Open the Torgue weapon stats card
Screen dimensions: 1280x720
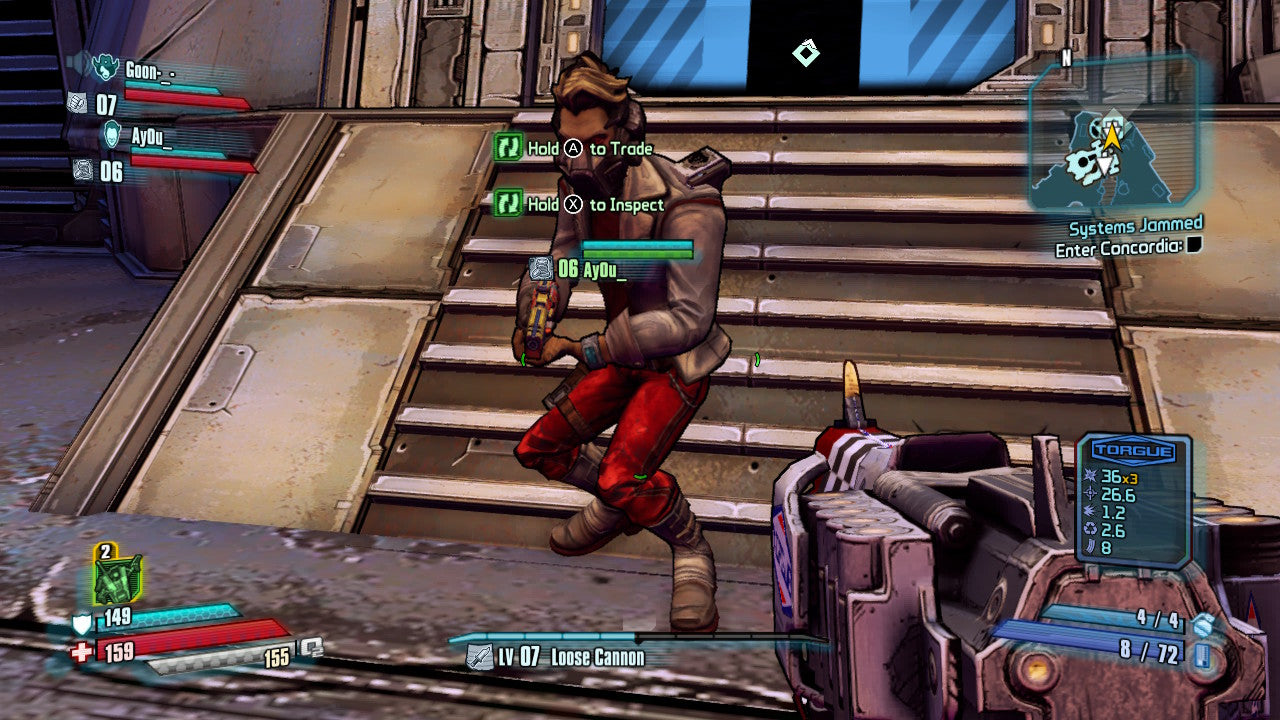point(1133,501)
